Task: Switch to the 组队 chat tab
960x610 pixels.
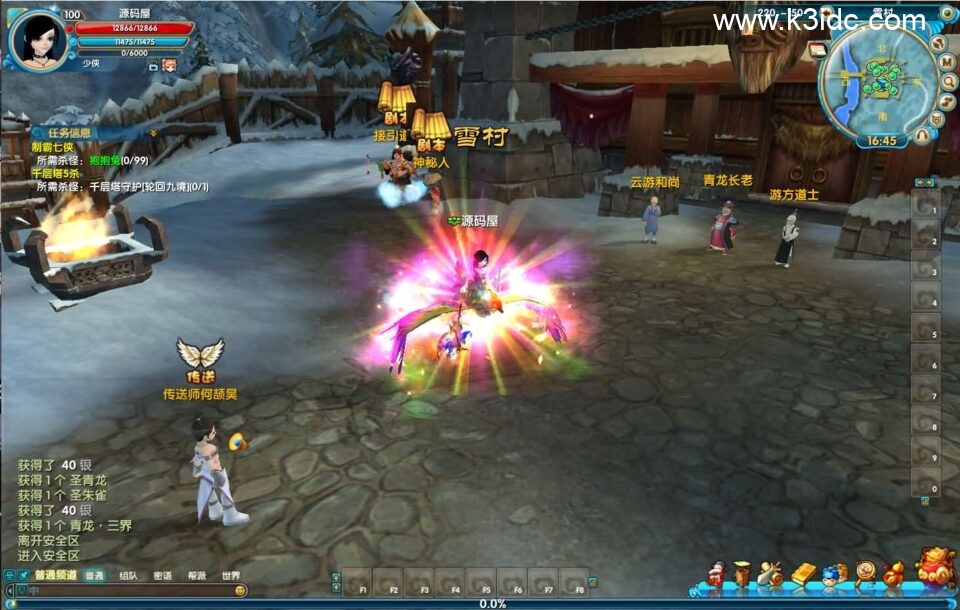Action: coord(128,576)
